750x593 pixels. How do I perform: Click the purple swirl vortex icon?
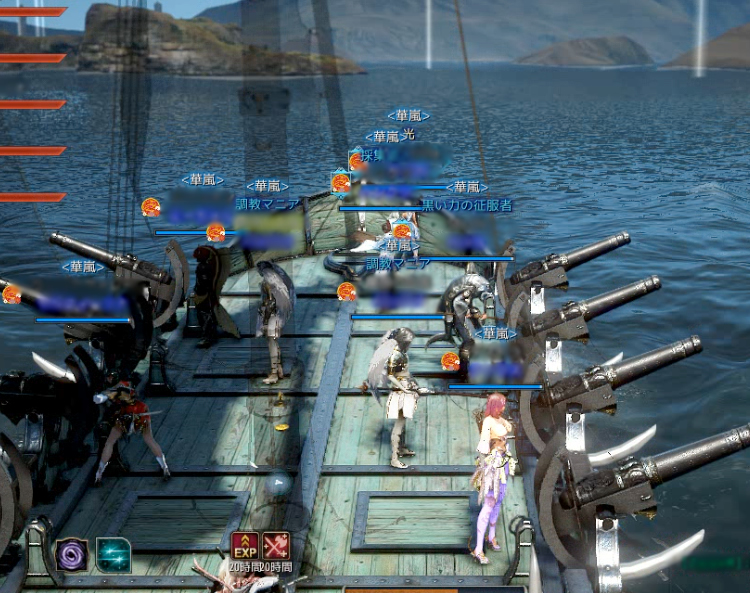coord(72,555)
